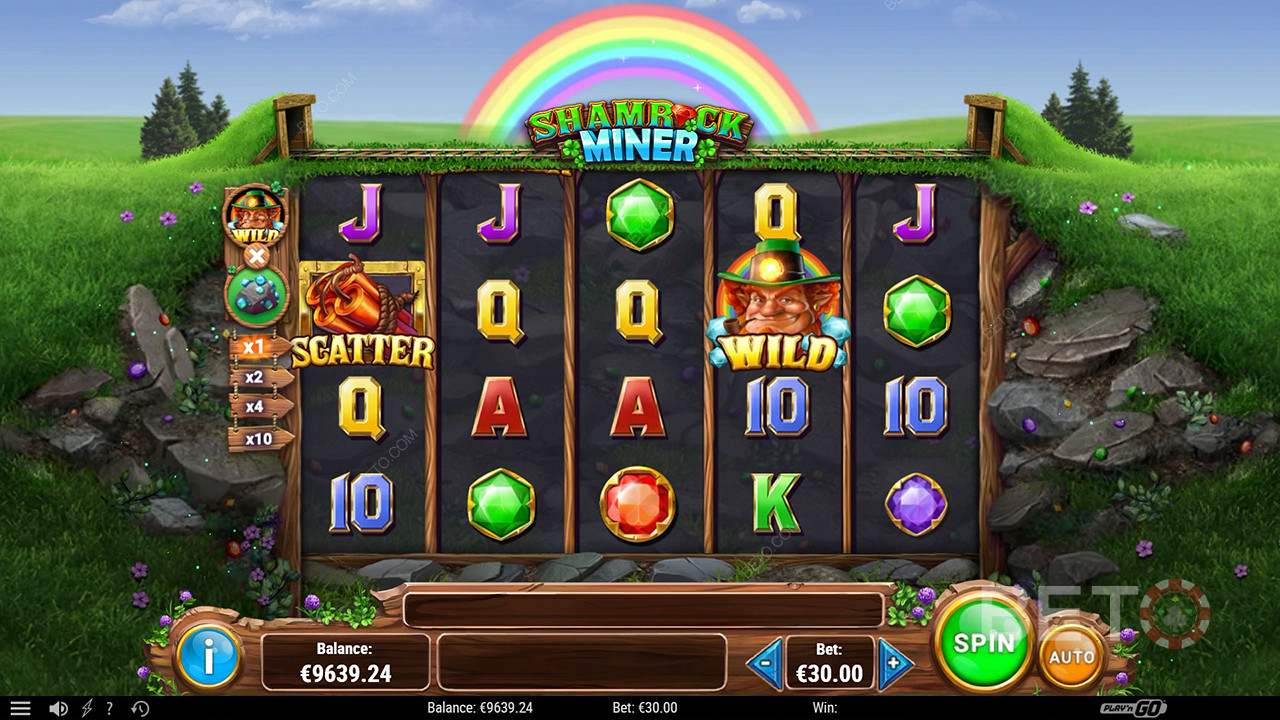The image size is (1280, 720).
Task: Open the hamburger menu in the bottom bar
Action: coord(20,708)
